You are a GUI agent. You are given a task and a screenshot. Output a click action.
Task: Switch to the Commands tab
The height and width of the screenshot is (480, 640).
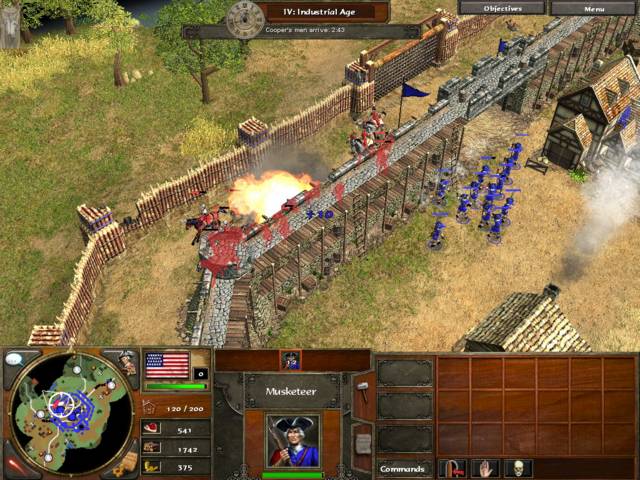pyautogui.click(x=404, y=468)
